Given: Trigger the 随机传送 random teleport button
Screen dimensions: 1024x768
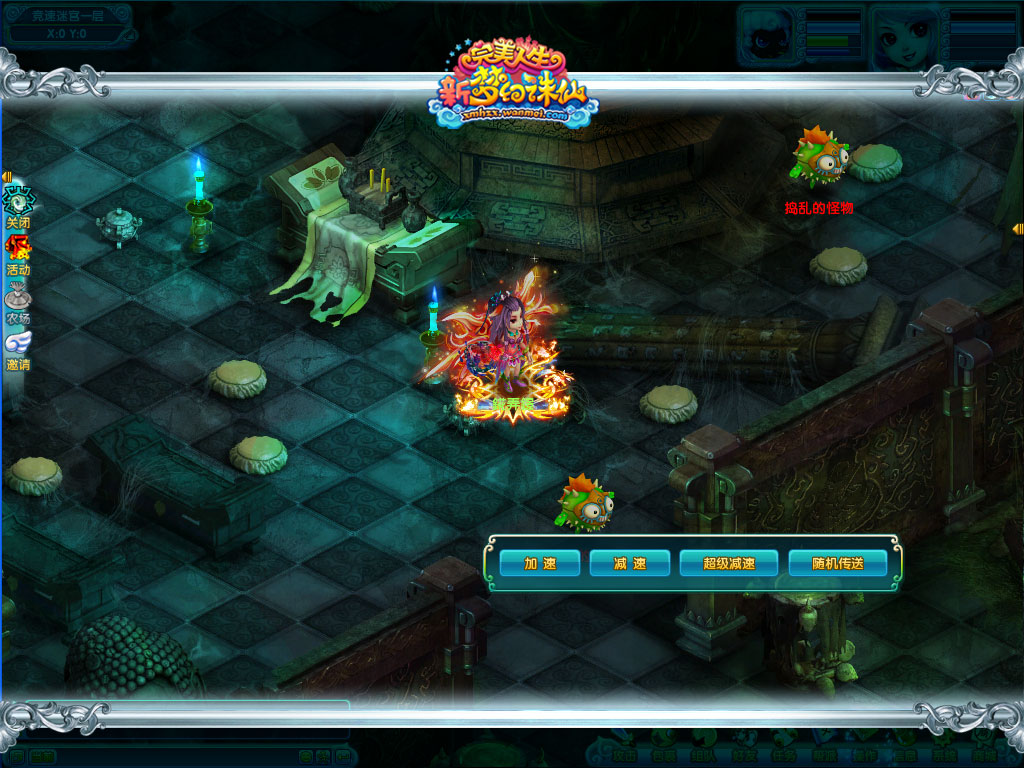Looking at the screenshot, I should click(x=838, y=563).
